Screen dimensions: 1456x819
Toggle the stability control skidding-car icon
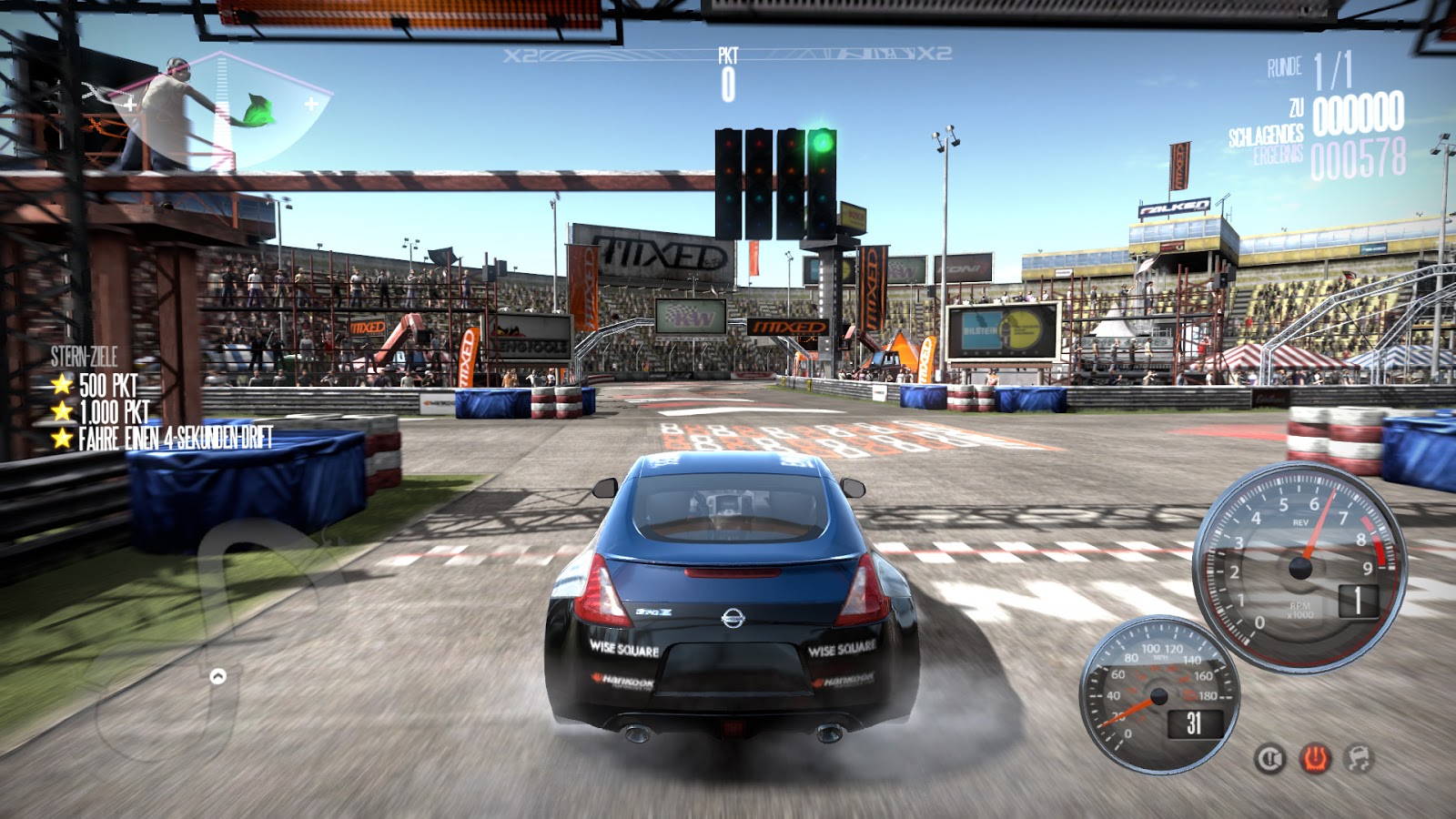pos(1359,758)
